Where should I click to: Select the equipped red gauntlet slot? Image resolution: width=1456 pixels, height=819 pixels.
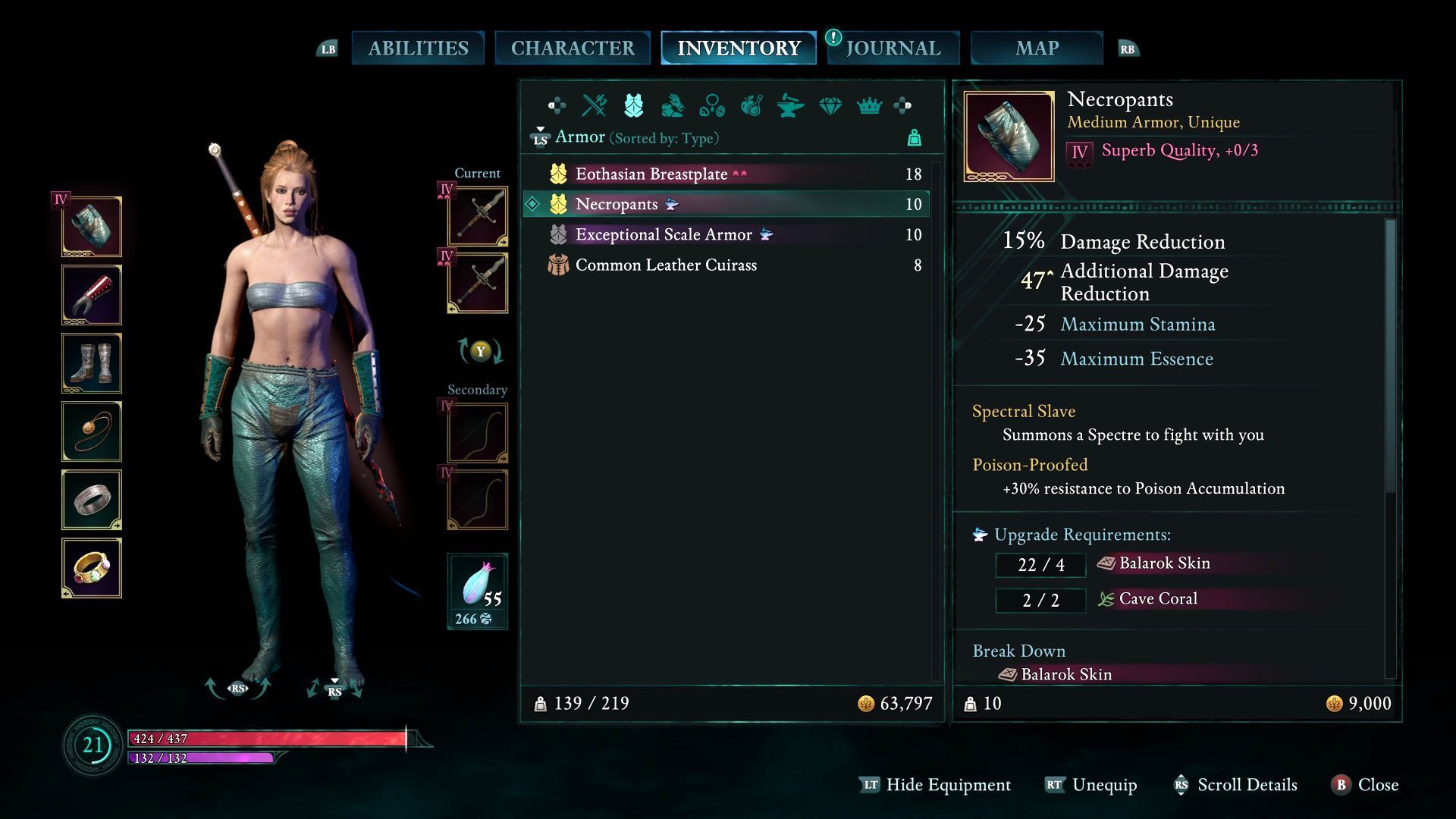(x=92, y=295)
